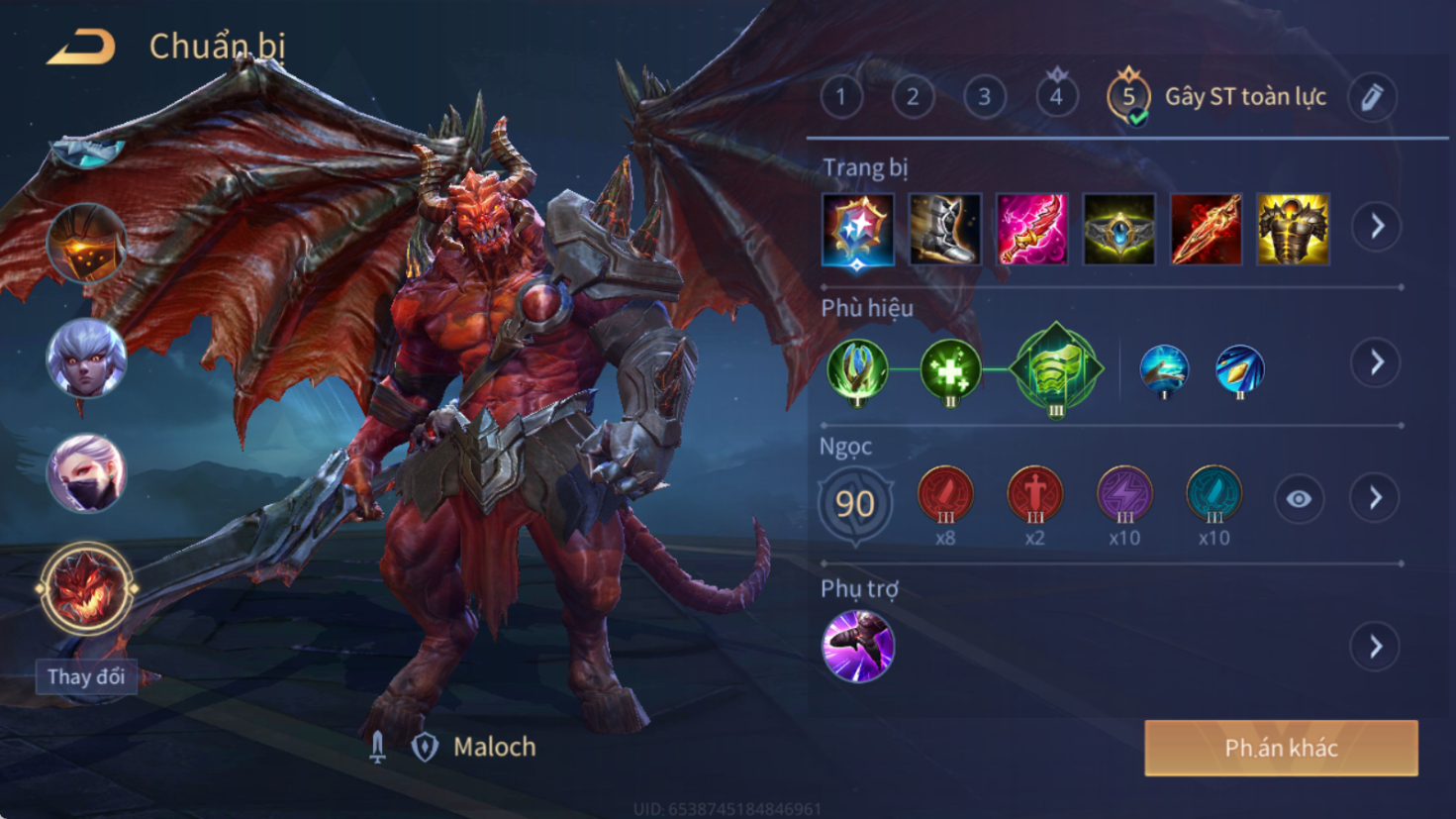
Task: Select the golden armor item
Action: point(1293,230)
